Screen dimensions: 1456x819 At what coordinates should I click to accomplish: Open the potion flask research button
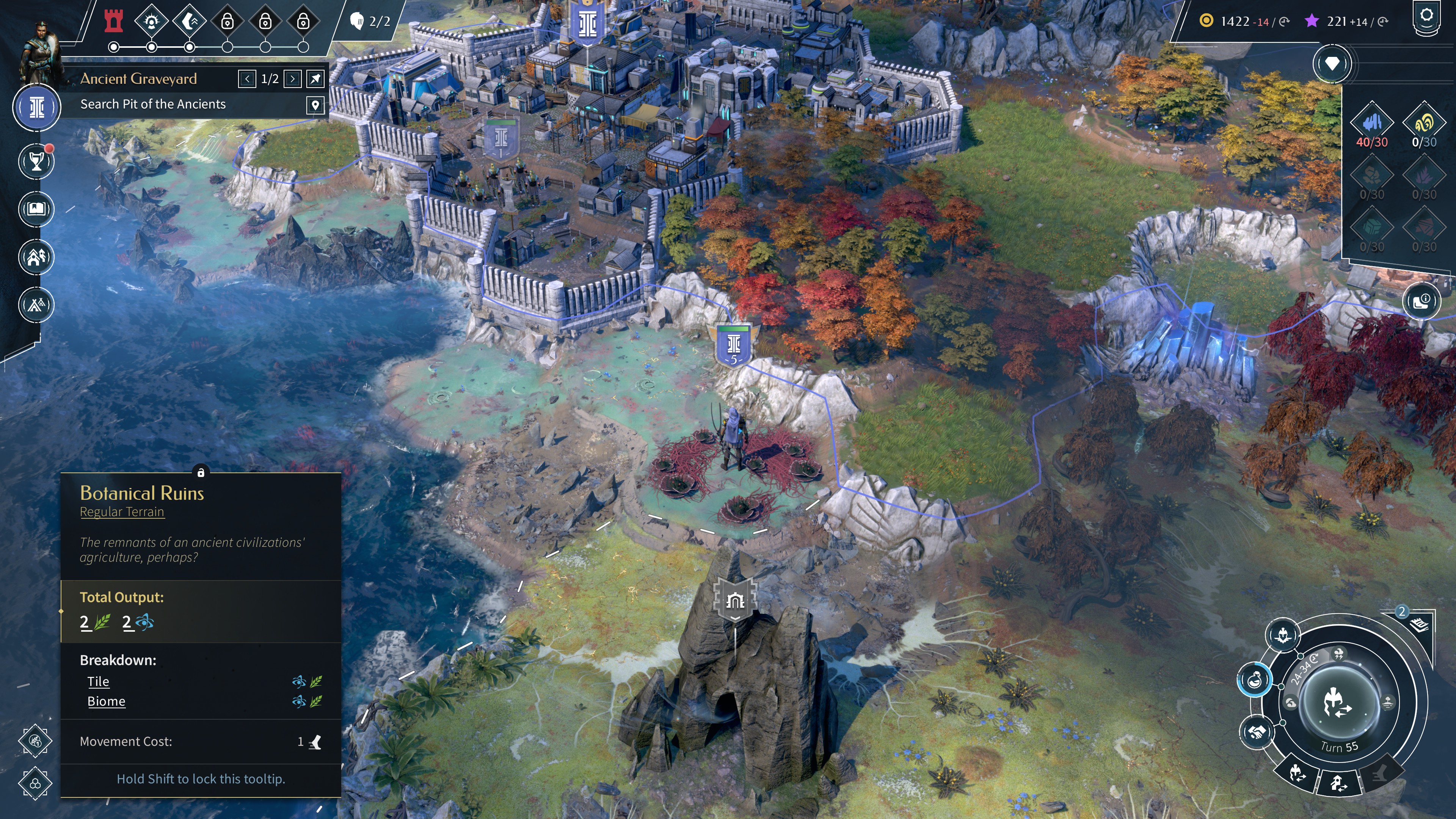(x=1254, y=680)
